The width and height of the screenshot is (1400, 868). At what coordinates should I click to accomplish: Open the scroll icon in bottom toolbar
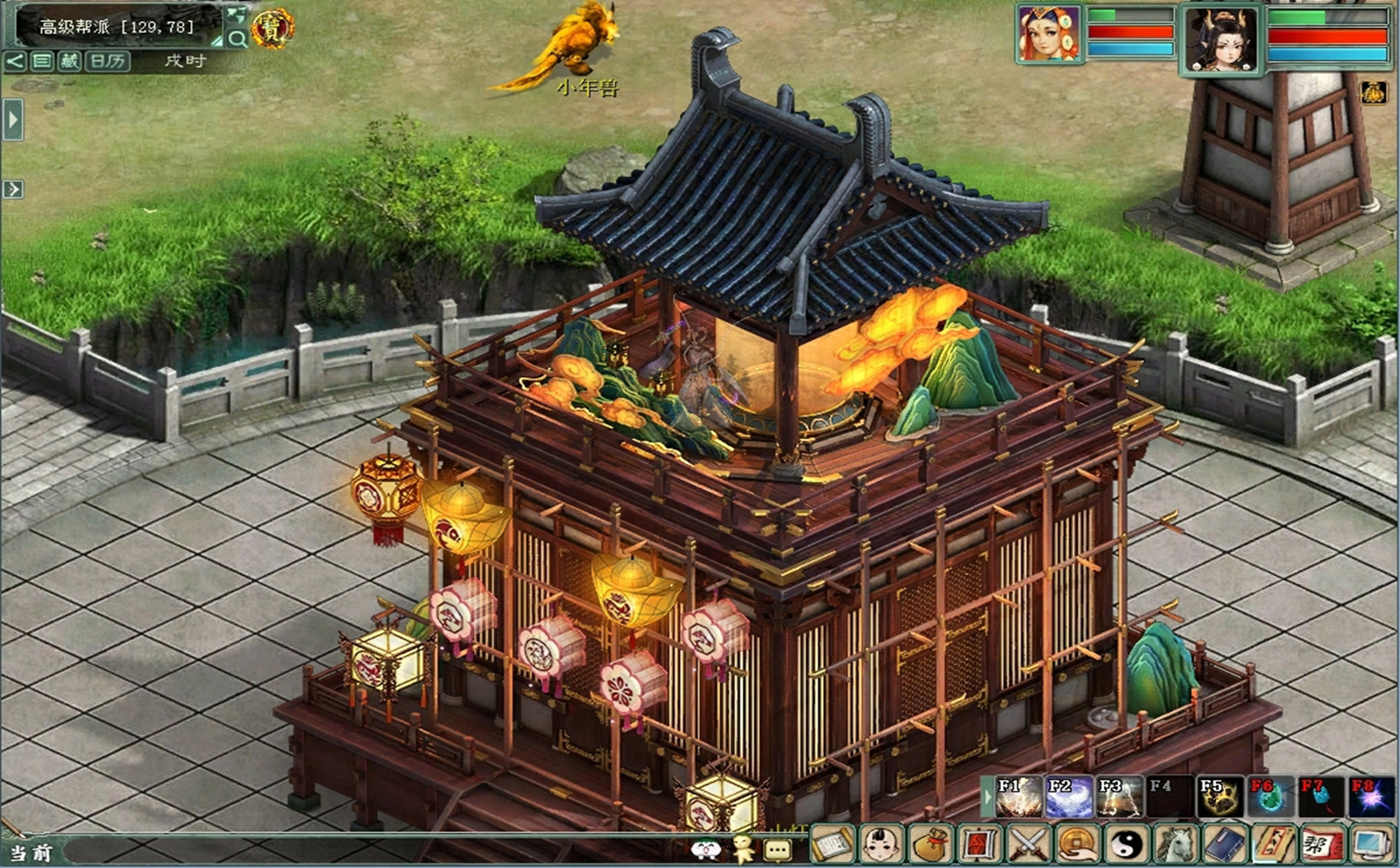click(833, 844)
